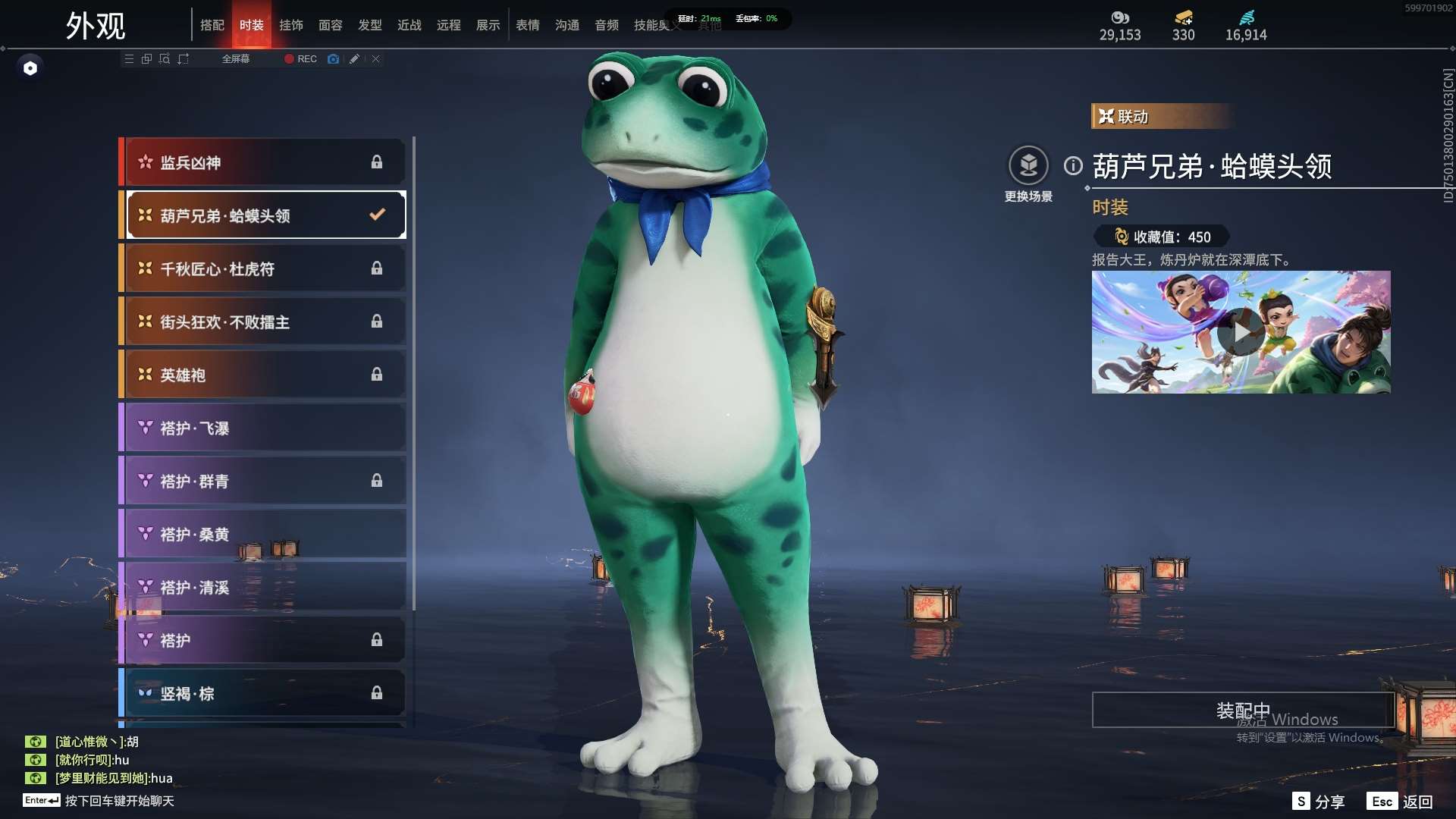Switch to the 搭配 tab
The image size is (1456, 819).
click(x=212, y=25)
